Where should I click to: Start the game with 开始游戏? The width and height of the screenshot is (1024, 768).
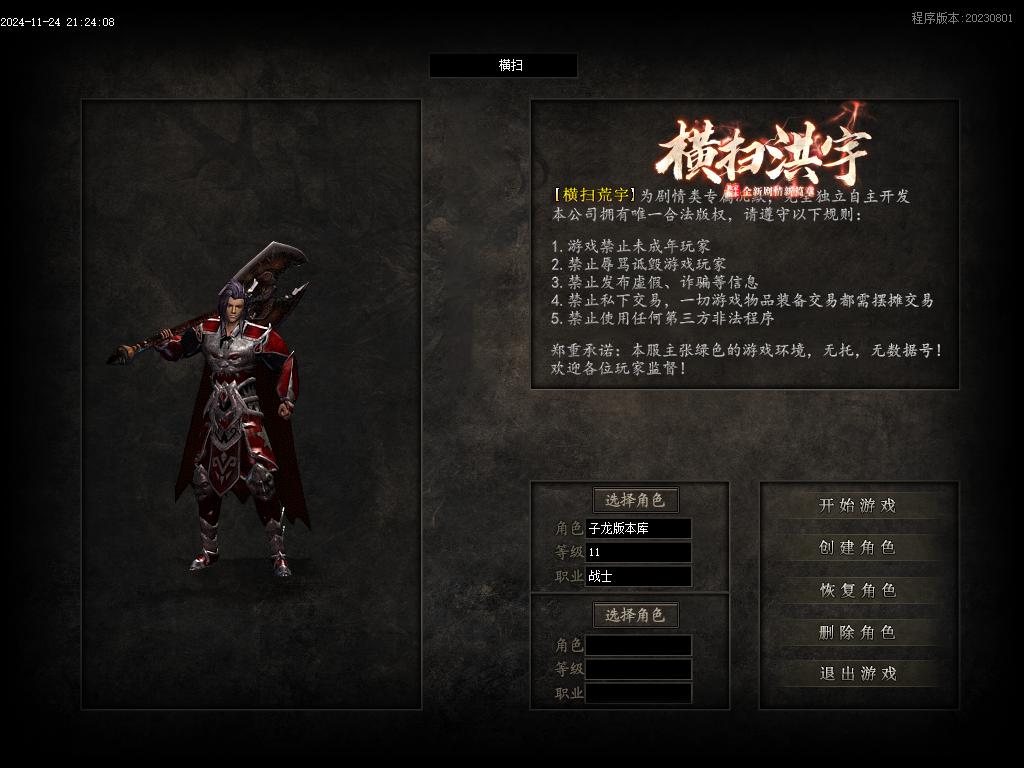pyautogui.click(x=858, y=506)
